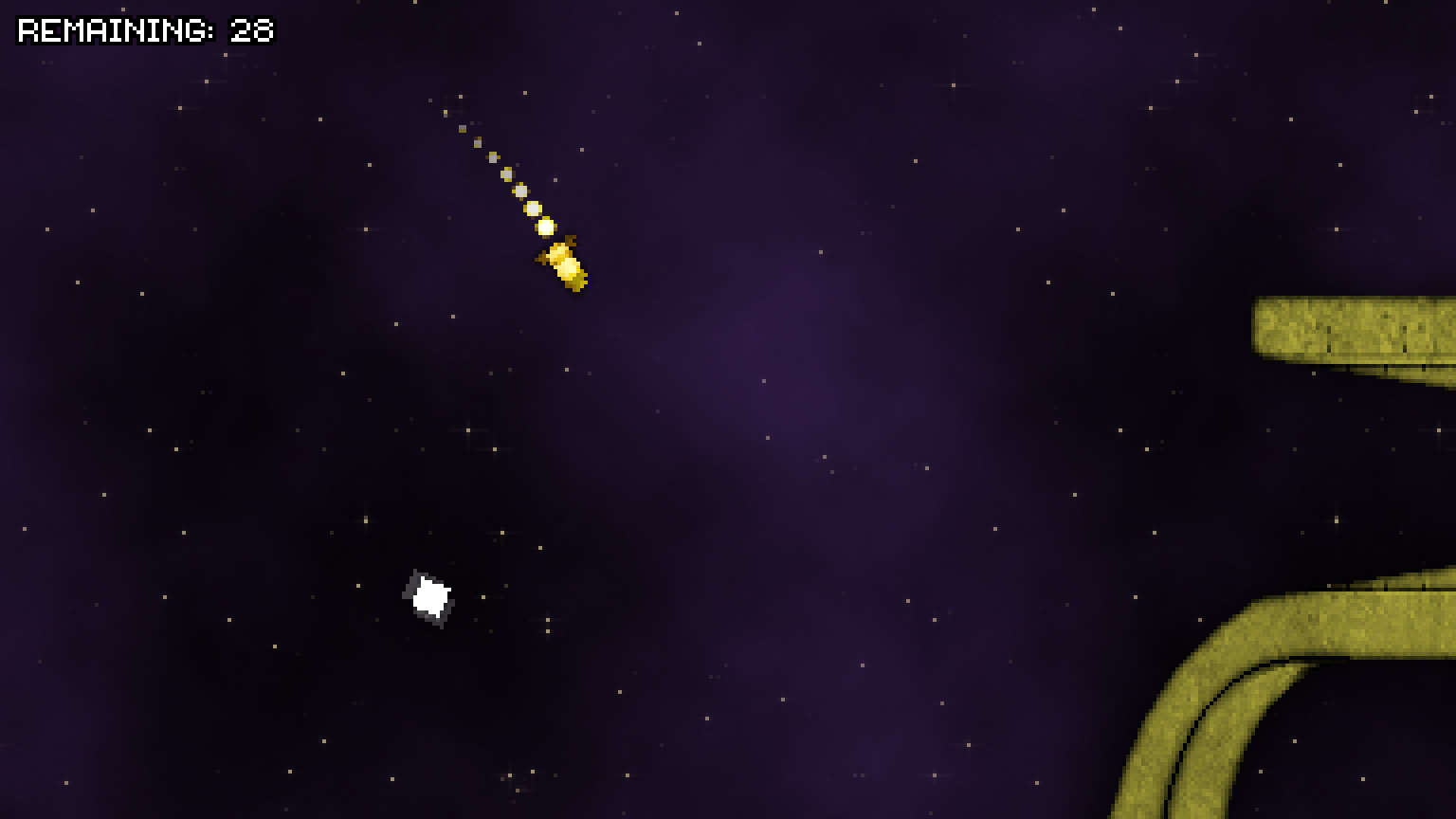
Task: Click a yellow star right of the asteroid
Action: pyautogui.click(x=483, y=597)
